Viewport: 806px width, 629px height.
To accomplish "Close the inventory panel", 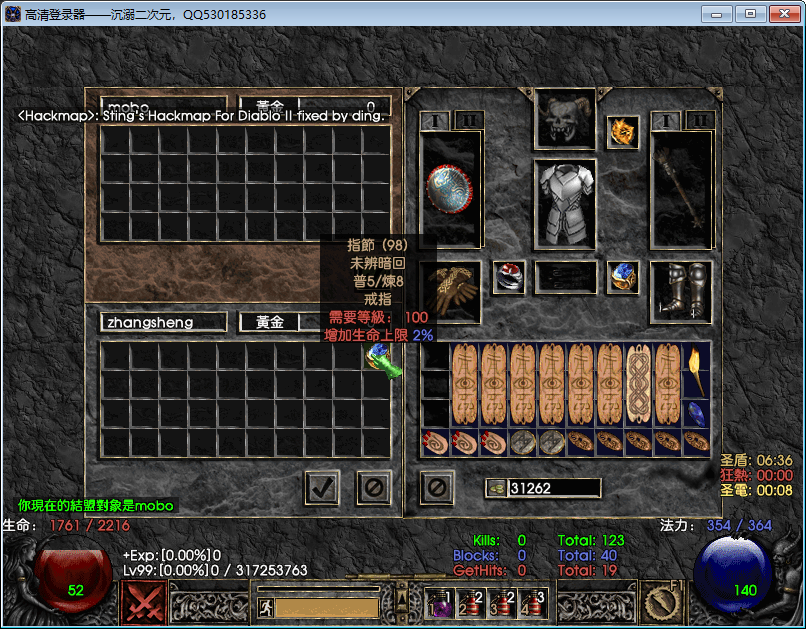I will 436,488.
